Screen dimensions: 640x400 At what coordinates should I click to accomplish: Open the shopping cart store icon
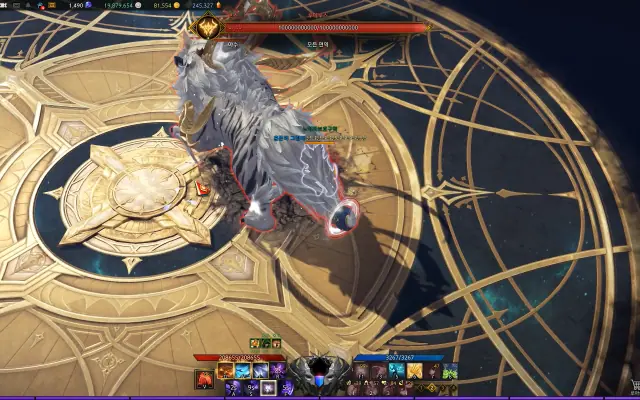point(632,387)
